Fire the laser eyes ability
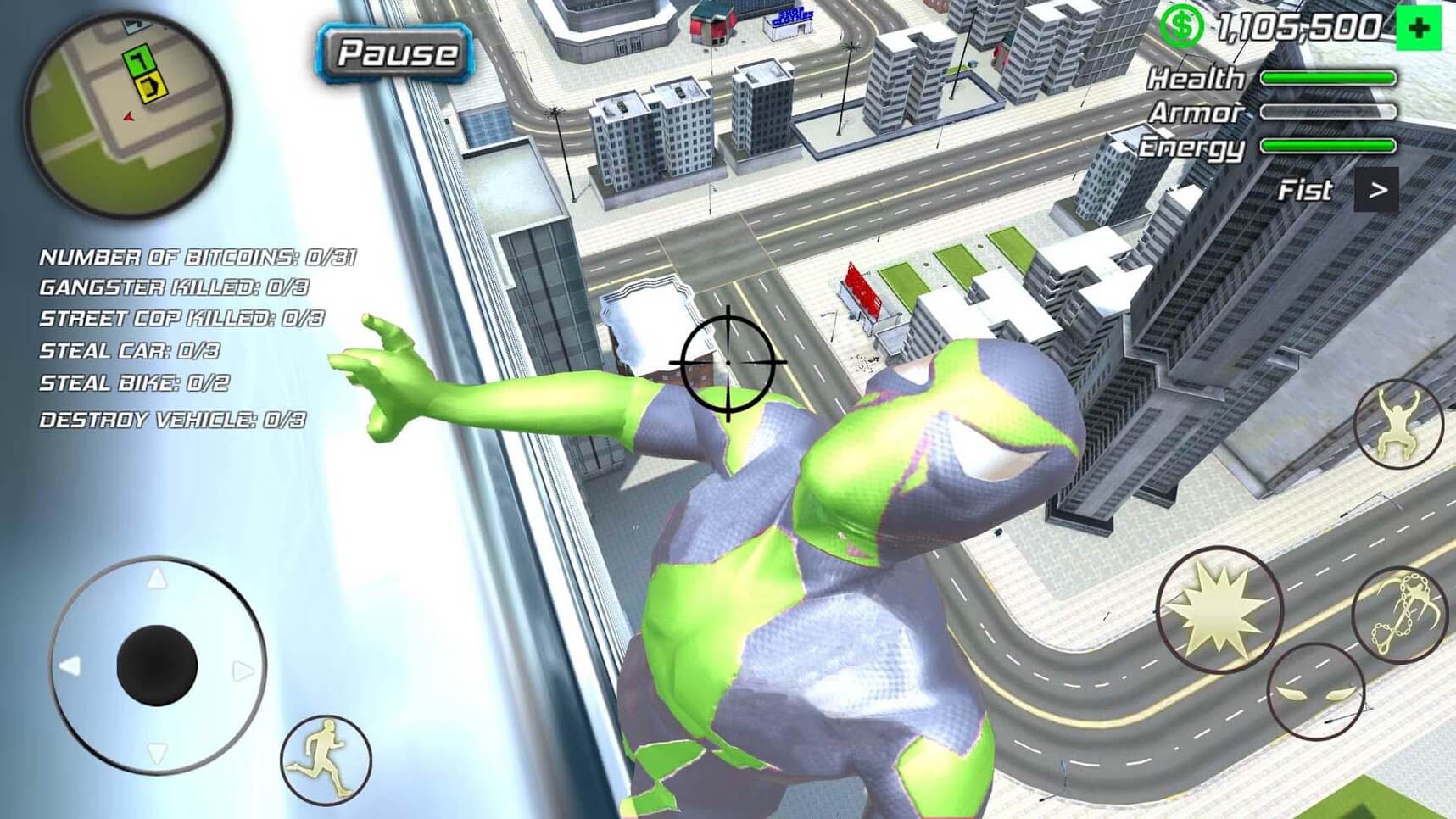This screenshot has width=1456, height=819. [1315, 692]
